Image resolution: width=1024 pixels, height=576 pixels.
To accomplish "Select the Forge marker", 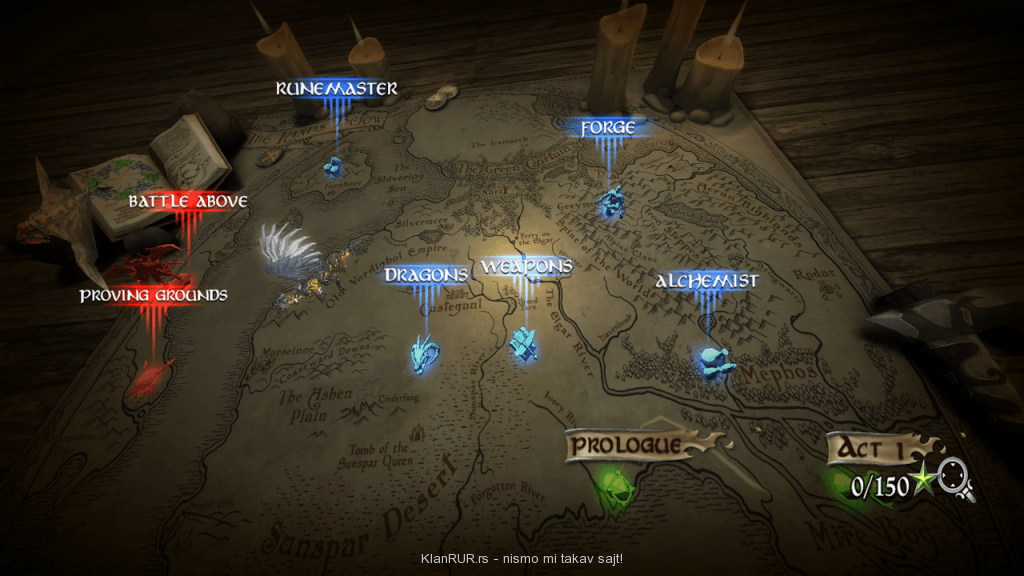I will (608, 128).
